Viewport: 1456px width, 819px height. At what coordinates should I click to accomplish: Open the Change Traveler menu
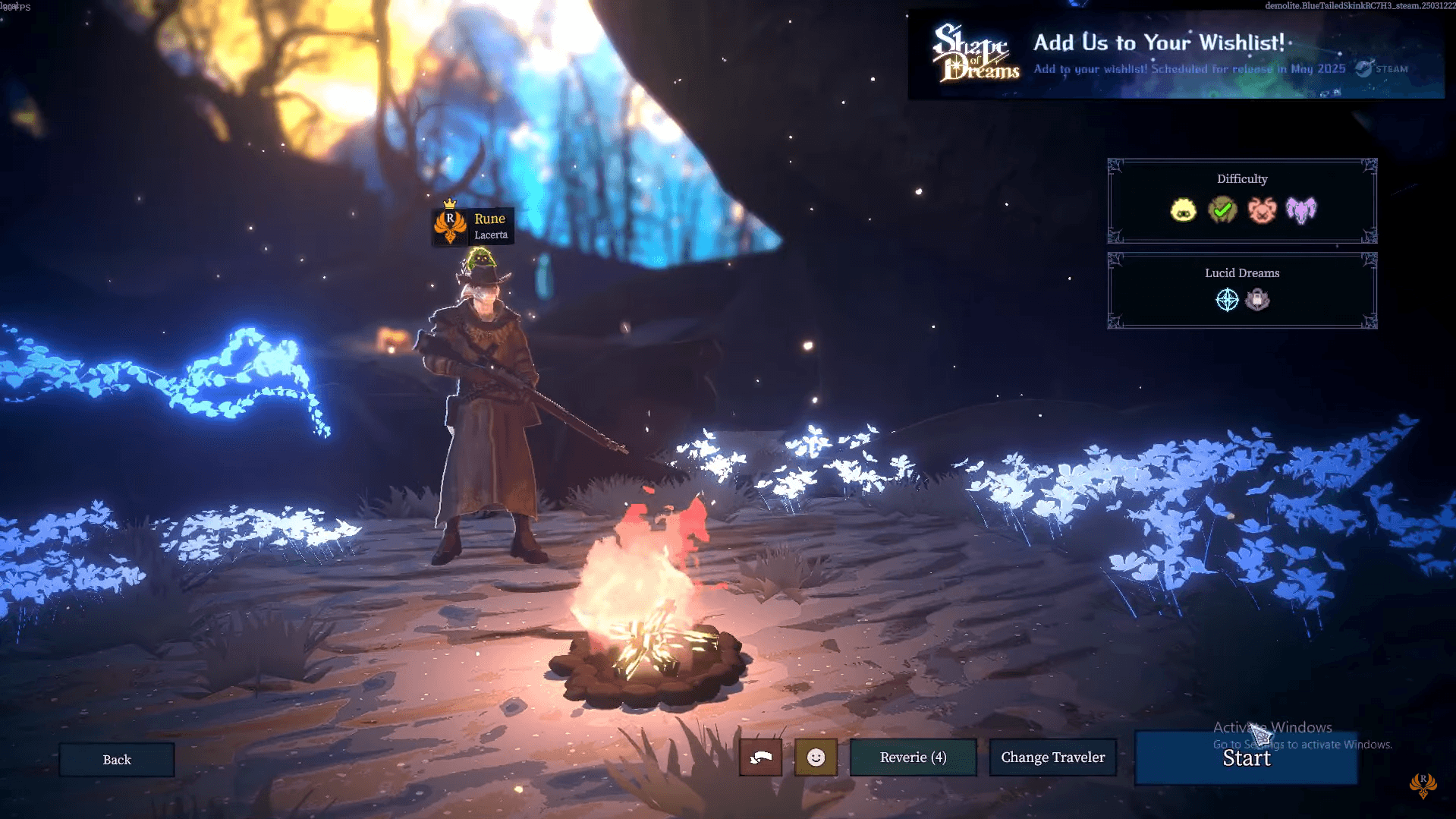[x=1052, y=758]
